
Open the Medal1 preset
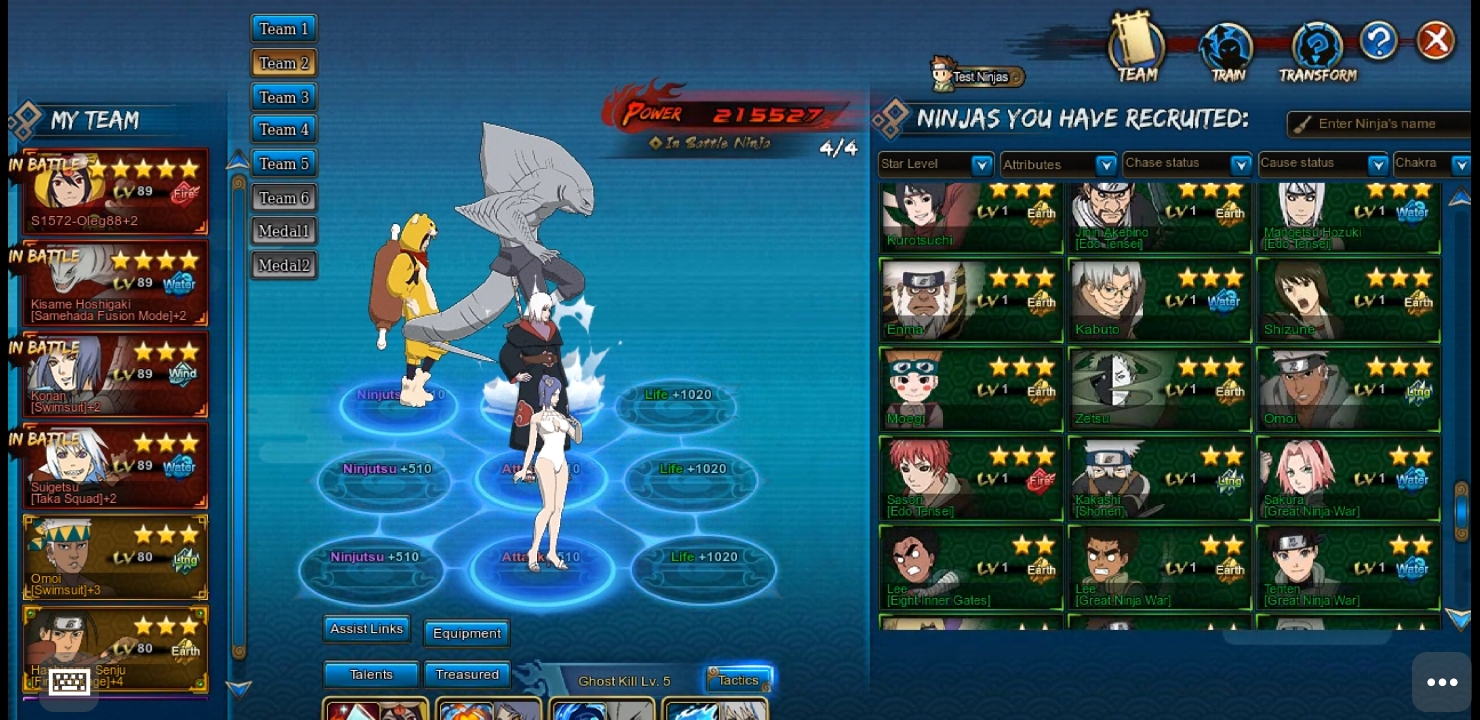[x=284, y=232]
